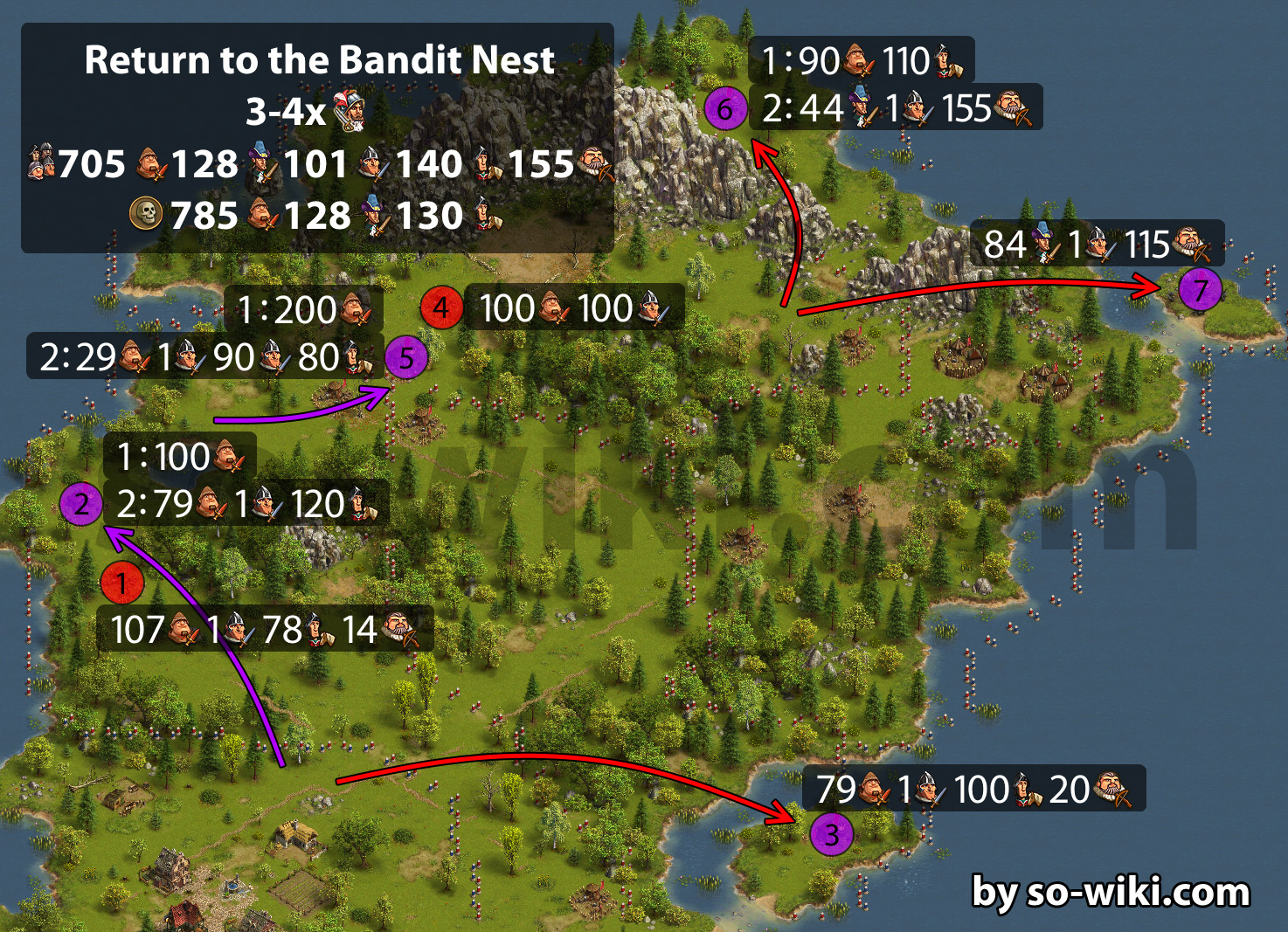The width and height of the screenshot is (1288, 932).
Task: Select red camp marker number 1
Action: pos(122,583)
